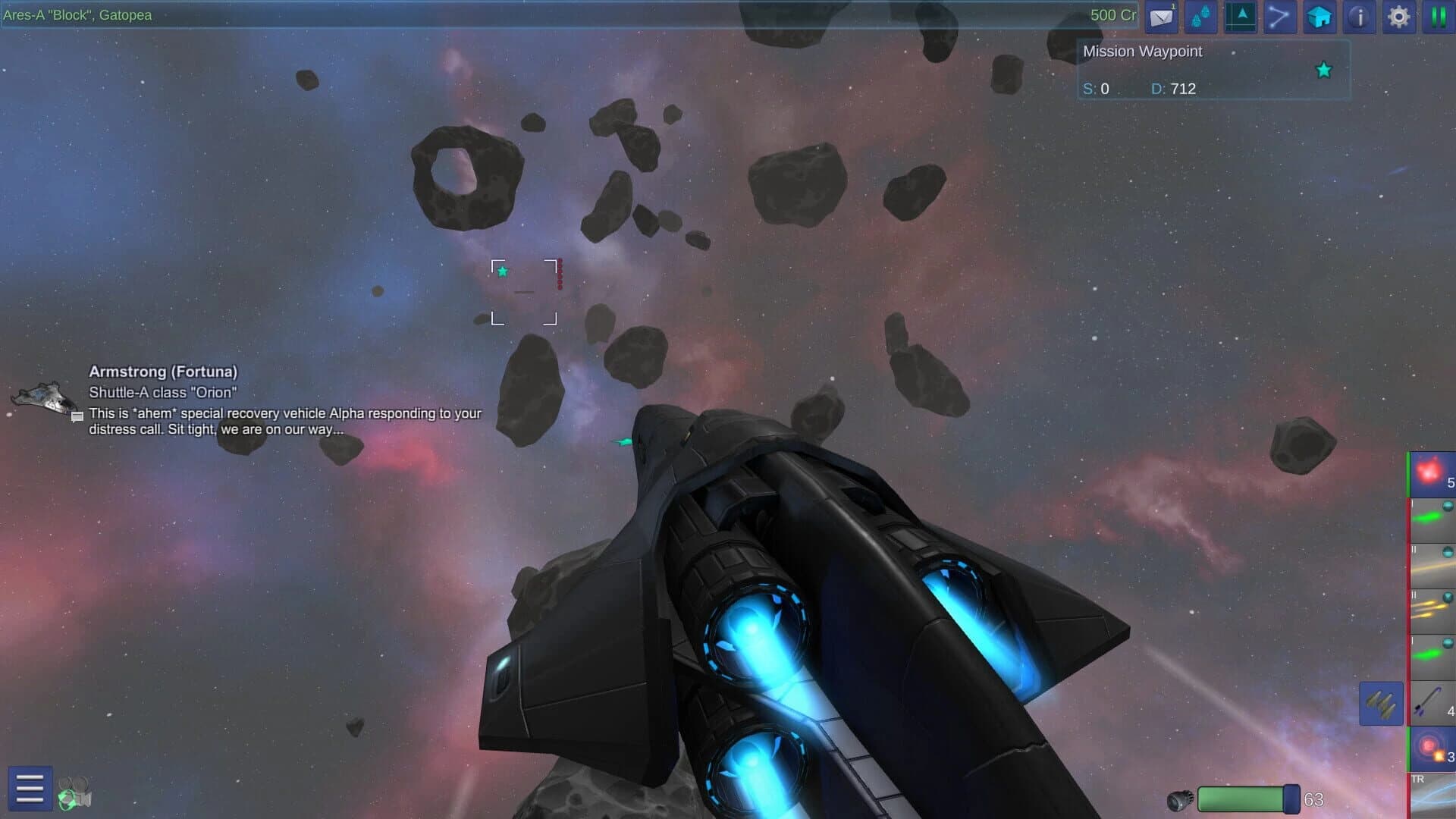Pause the game with the pause button
The width and height of the screenshot is (1456, 819).
1439,17
